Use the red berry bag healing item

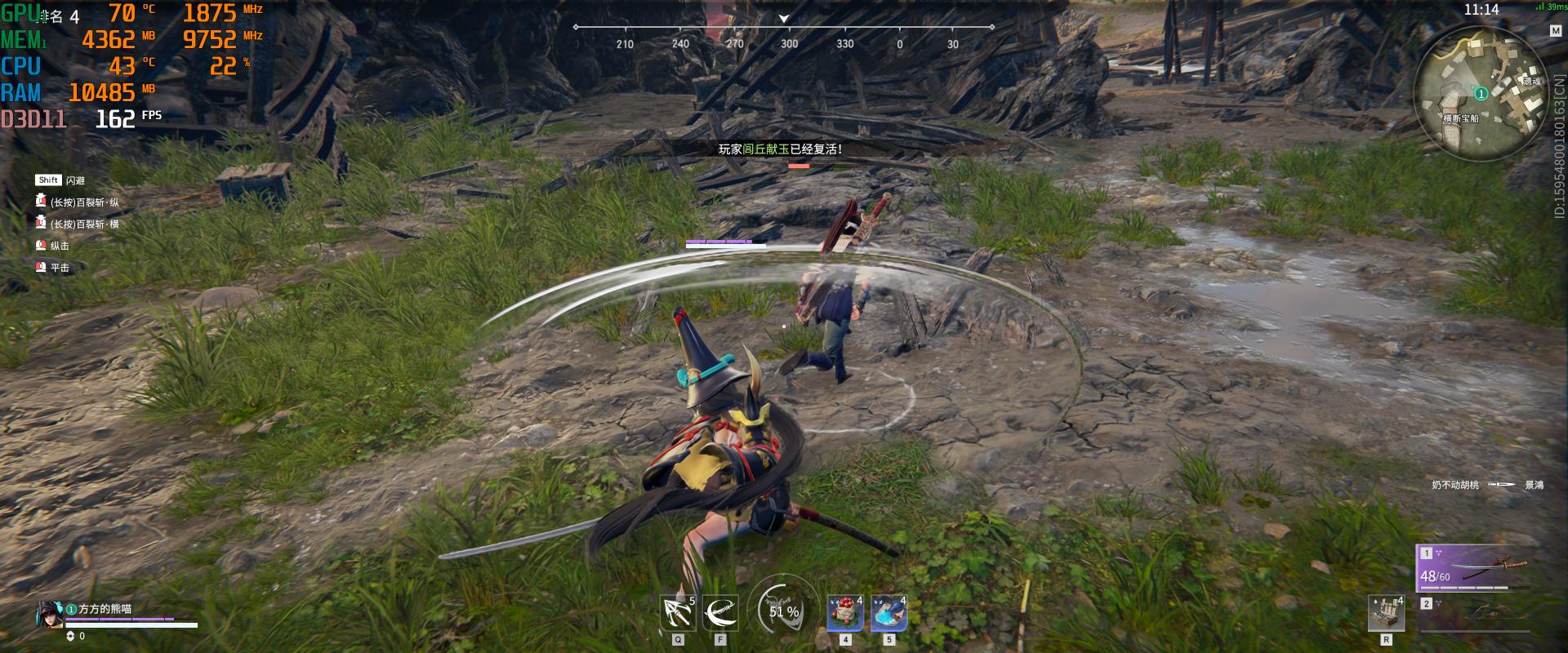coord(845,614)
